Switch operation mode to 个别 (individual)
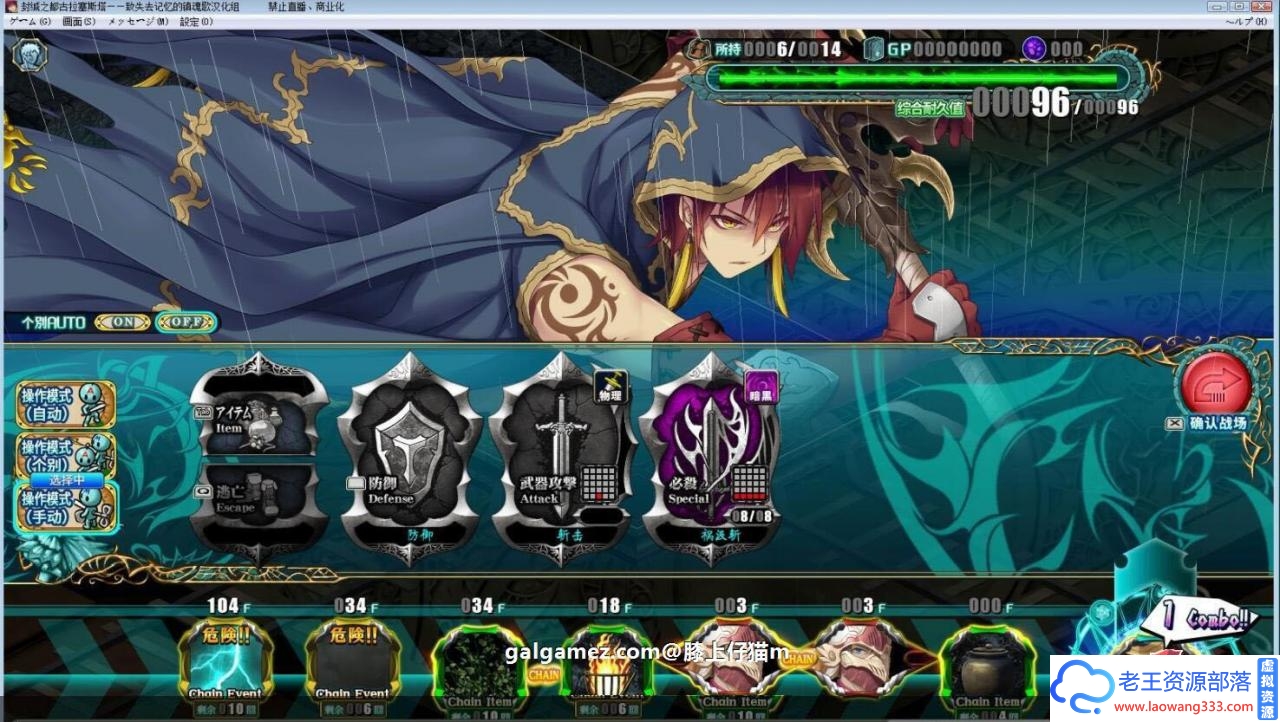 tap(65, 455)
